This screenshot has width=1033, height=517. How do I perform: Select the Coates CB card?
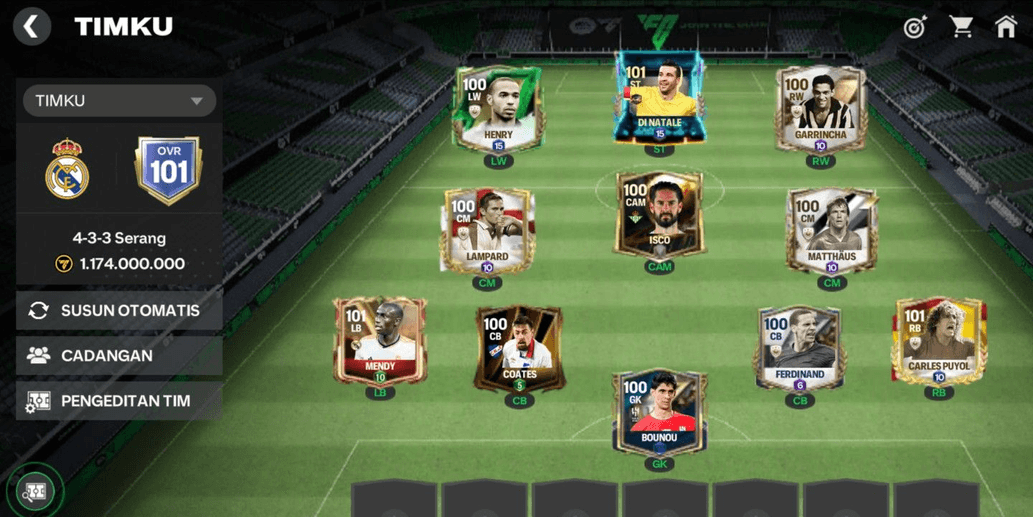point(519,348)
